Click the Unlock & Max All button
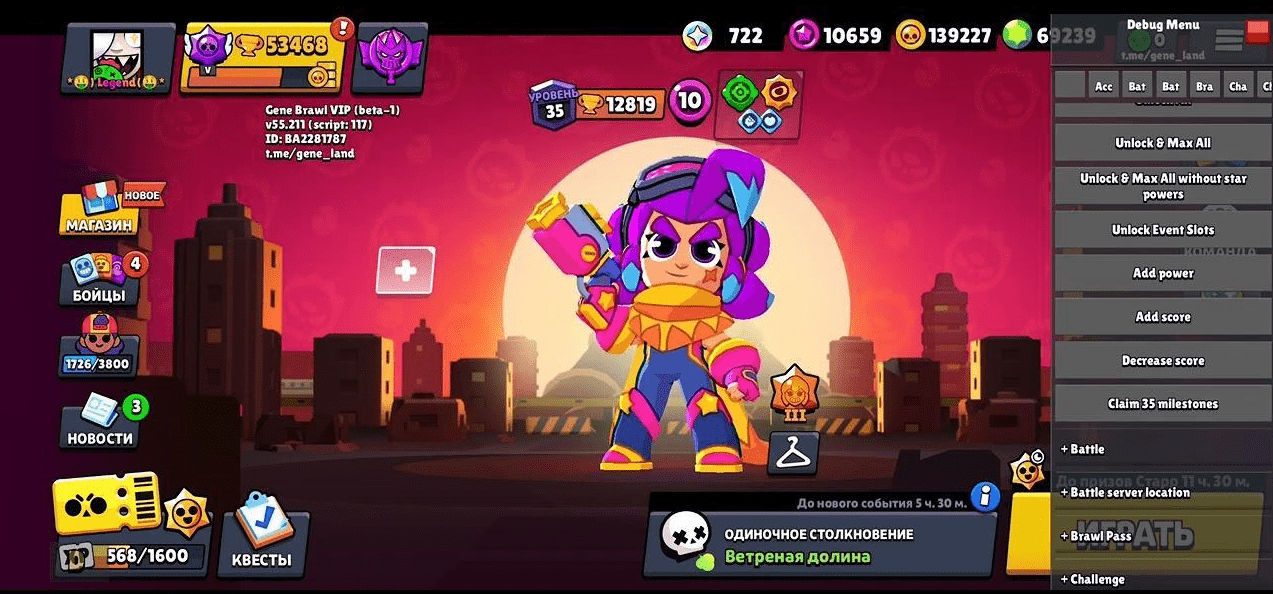1273x594 pixels. coord(1162,143)
